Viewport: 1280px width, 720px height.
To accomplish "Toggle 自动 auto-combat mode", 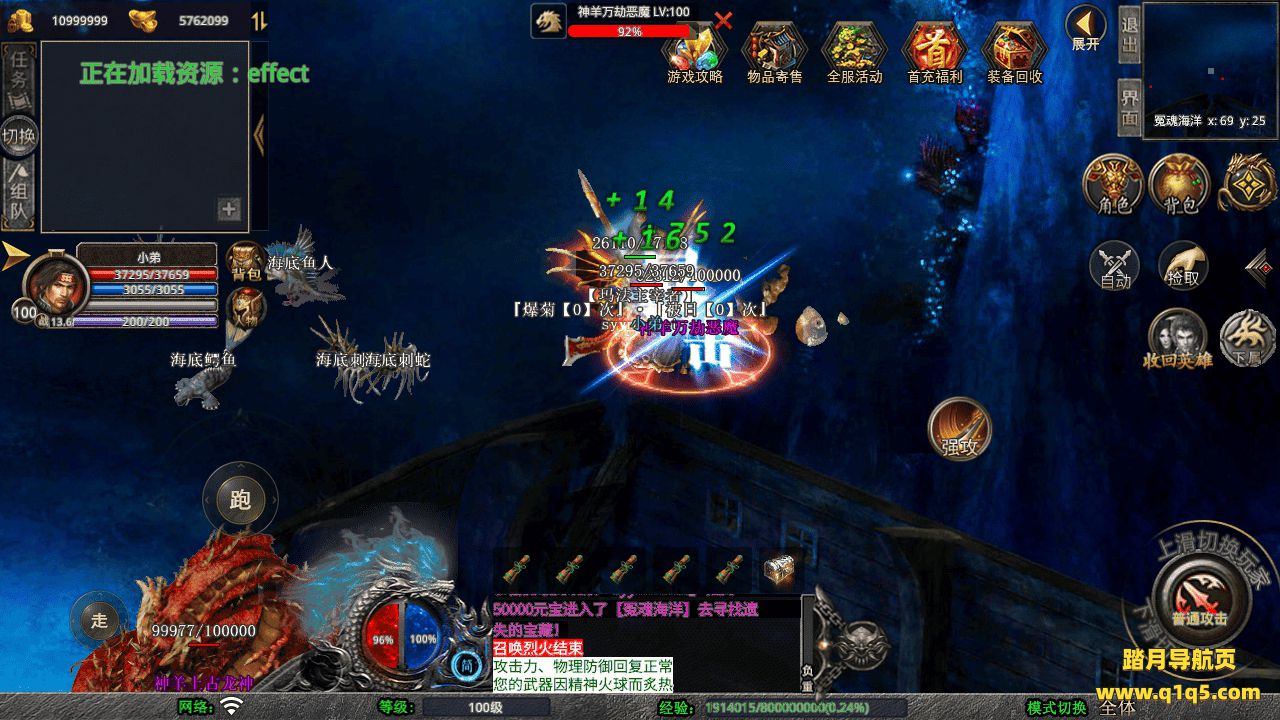I will (x=1114, y=266).
